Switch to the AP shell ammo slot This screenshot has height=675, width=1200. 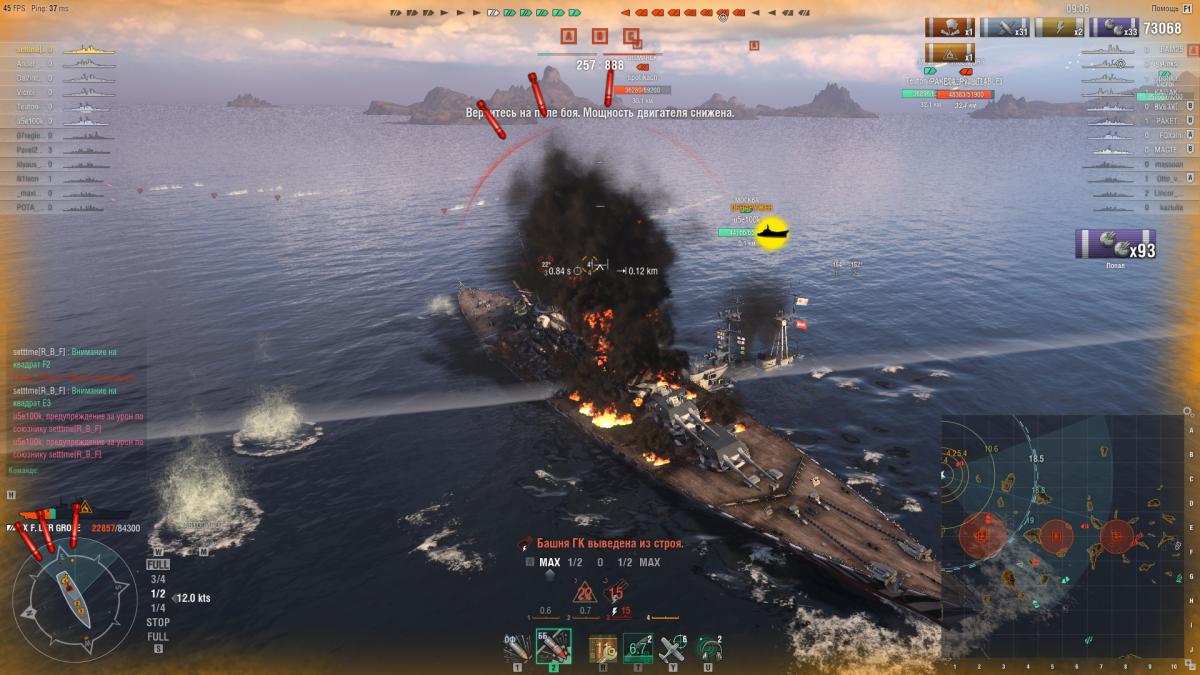point(553,647)
